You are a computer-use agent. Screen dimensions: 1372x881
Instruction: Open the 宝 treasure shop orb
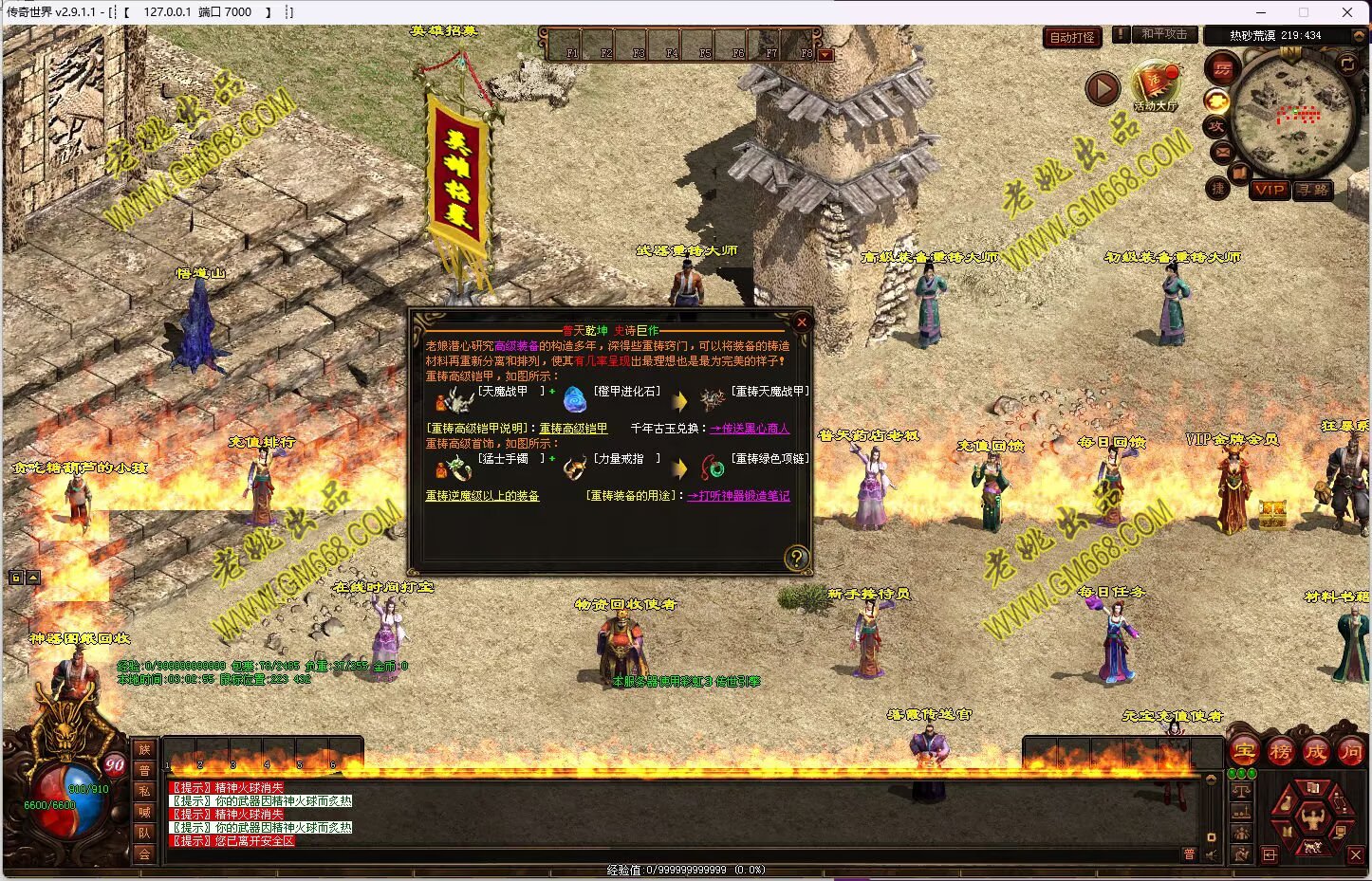(1244, 752)
